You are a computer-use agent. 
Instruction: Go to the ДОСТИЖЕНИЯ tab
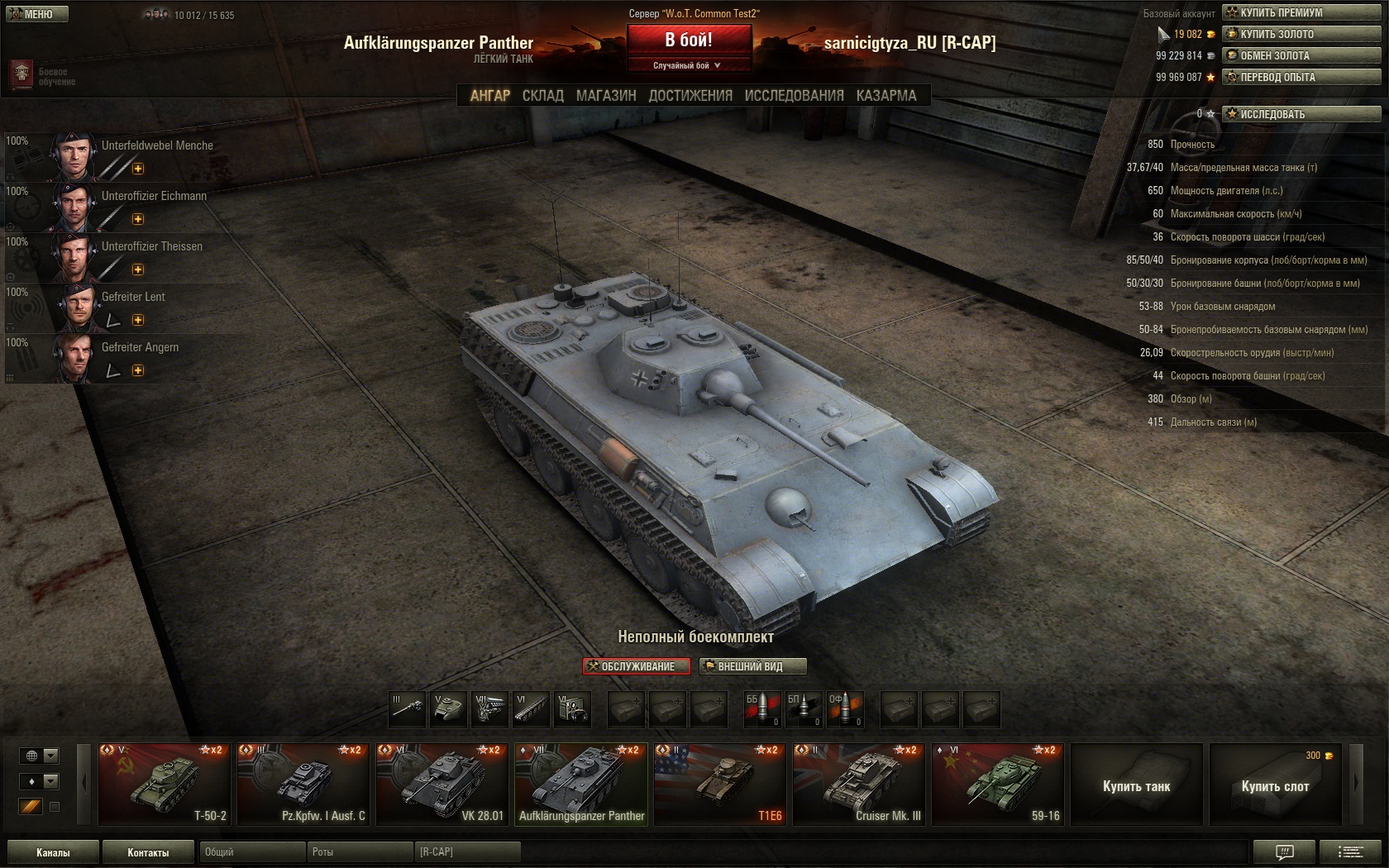690,96
